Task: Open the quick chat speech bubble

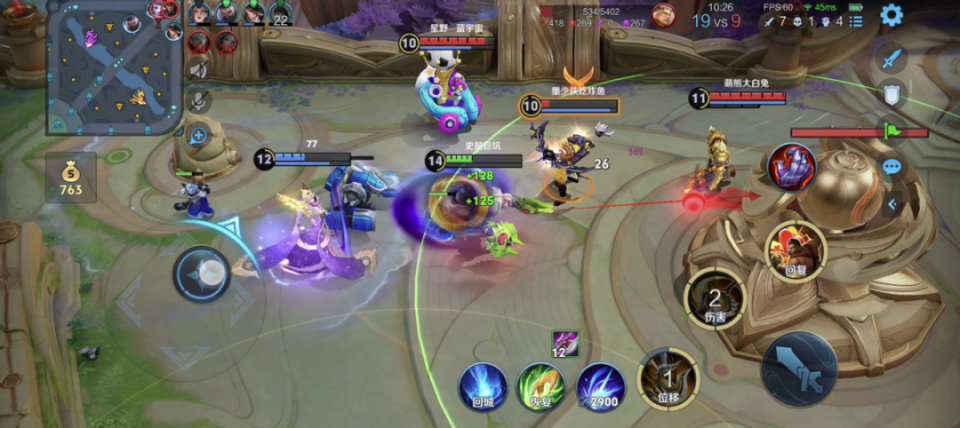Action: (891, 166)
